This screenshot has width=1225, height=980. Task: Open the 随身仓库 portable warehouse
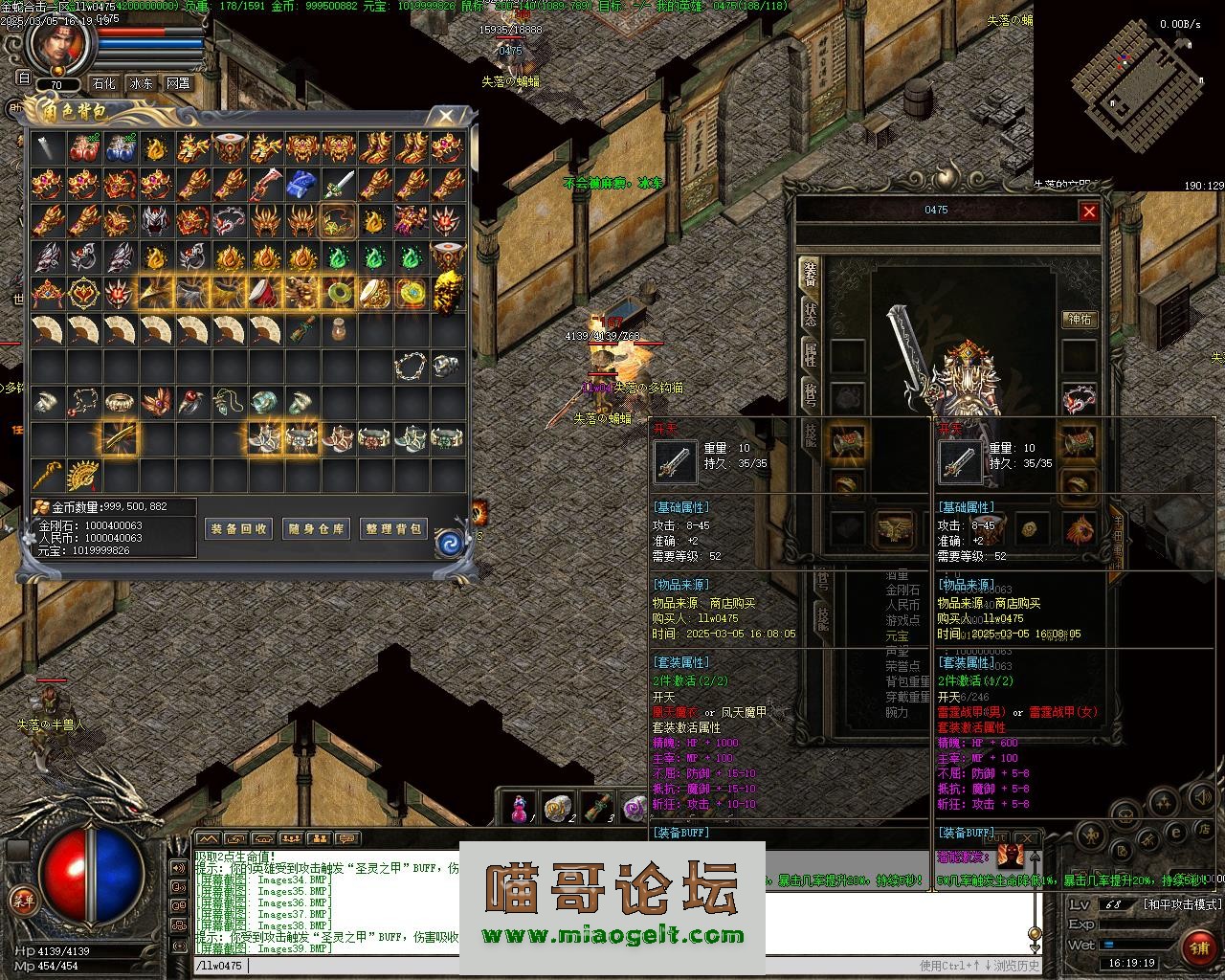(x=317, y=529)
